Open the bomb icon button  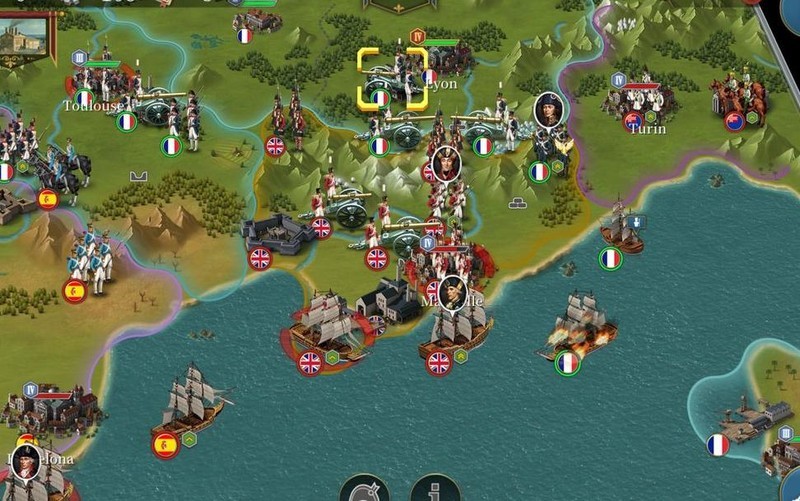click(x=364, y=490)
